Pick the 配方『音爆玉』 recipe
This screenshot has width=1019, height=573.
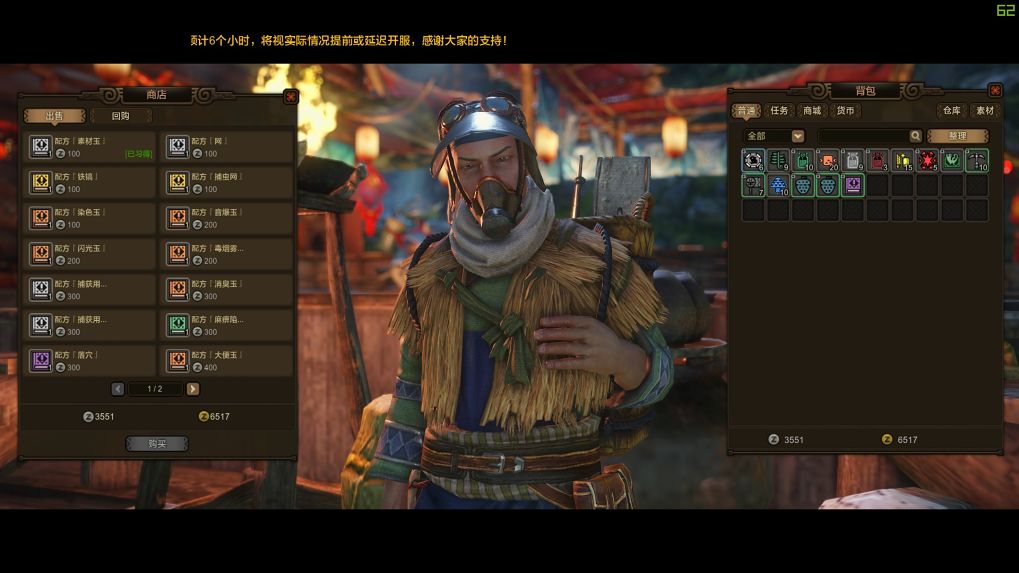pos(227,219)
